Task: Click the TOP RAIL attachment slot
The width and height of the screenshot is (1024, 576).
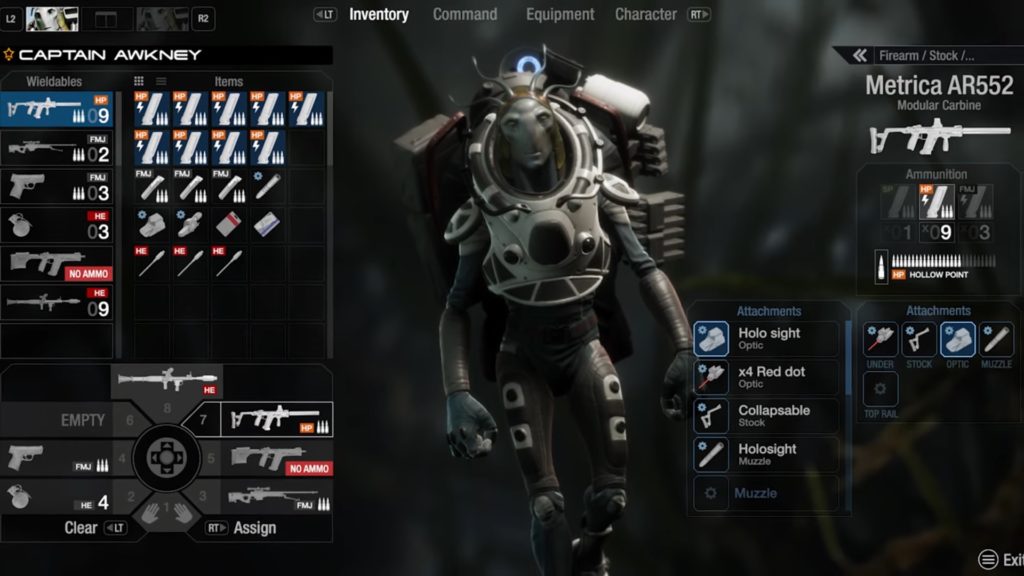Action: coord(880,390)
